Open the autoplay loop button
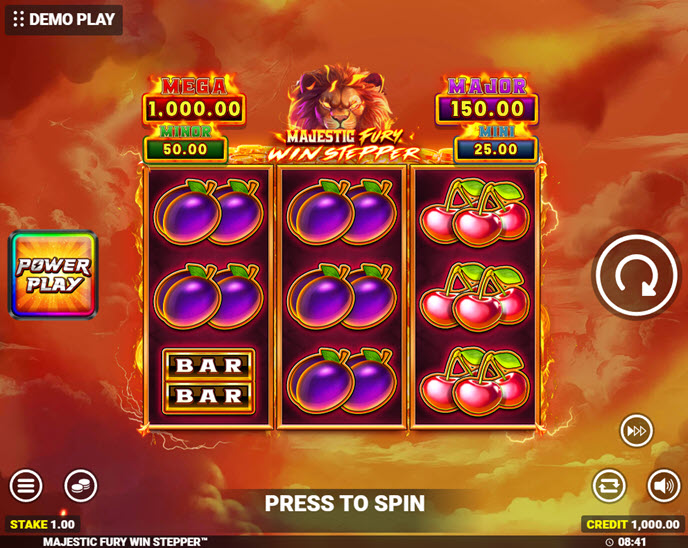 pyautogui.click(x=608, y=486)
